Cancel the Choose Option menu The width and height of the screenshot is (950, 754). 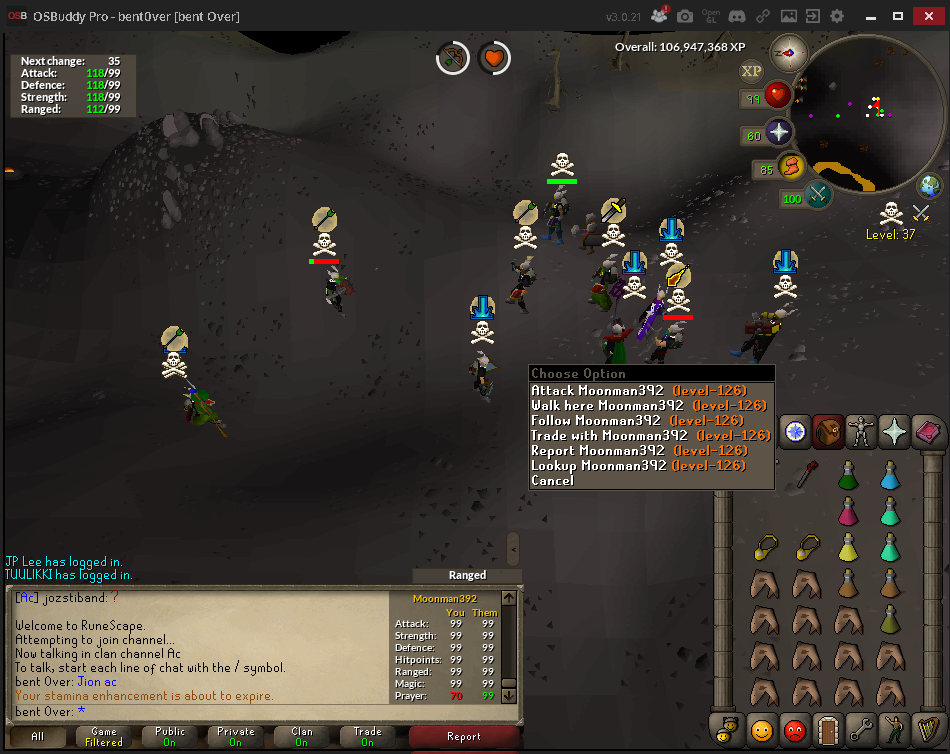(x=552, y=481)
